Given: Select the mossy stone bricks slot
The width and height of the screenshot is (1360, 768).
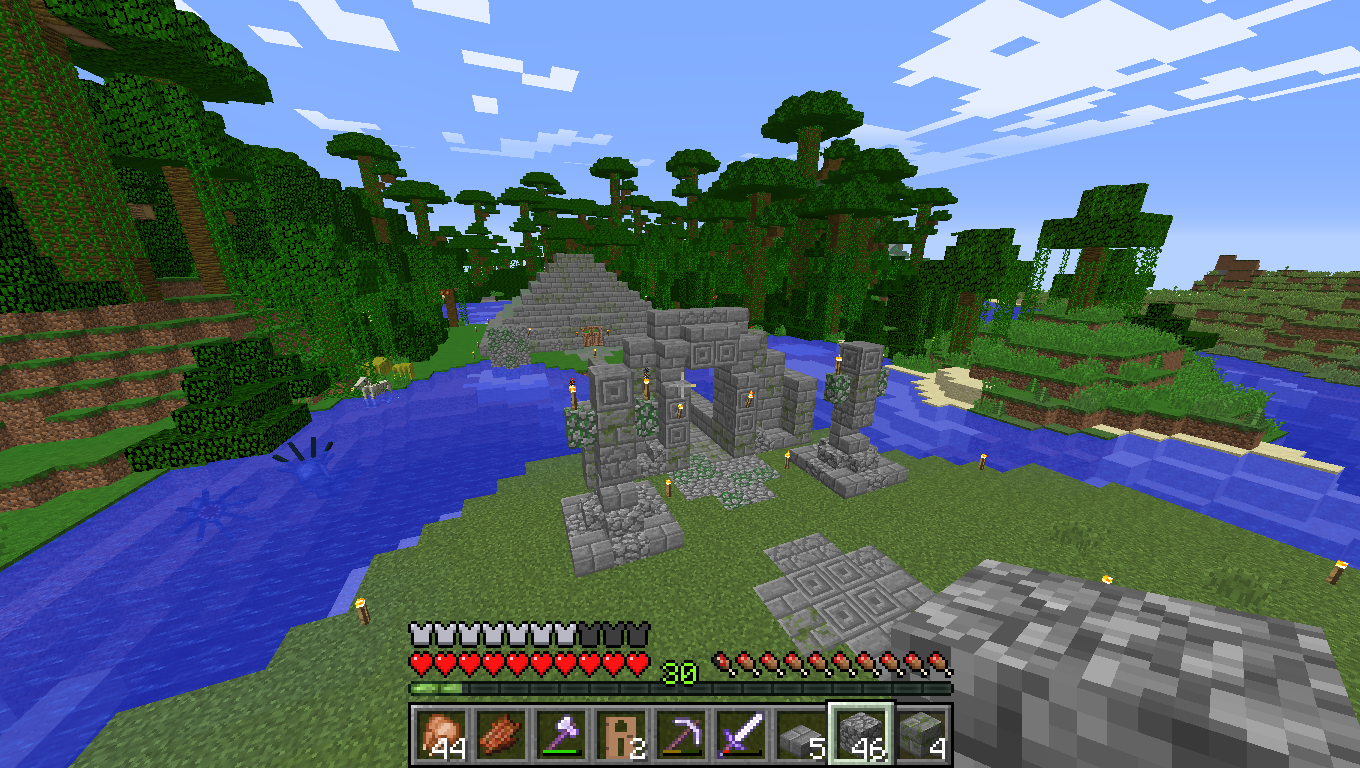Looking at the screenshot, I should tap(920, 735).
